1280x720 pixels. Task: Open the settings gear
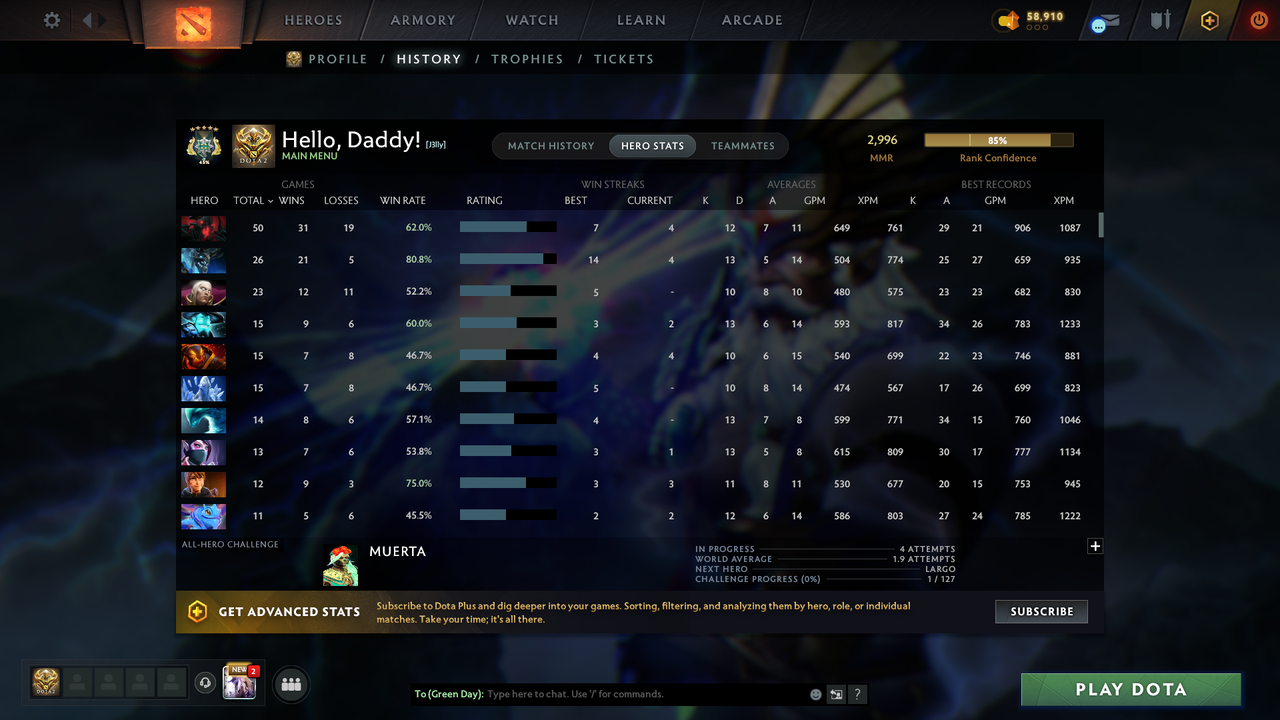coord(51,20)
